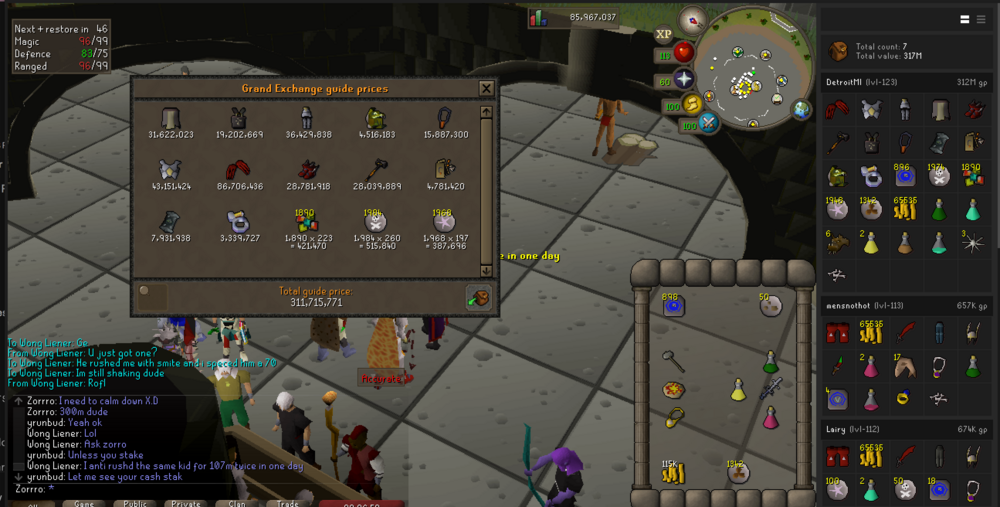Close the Grand Exchange guide prices window
This screenshot has height=507, width=1000.
point(486,88)
